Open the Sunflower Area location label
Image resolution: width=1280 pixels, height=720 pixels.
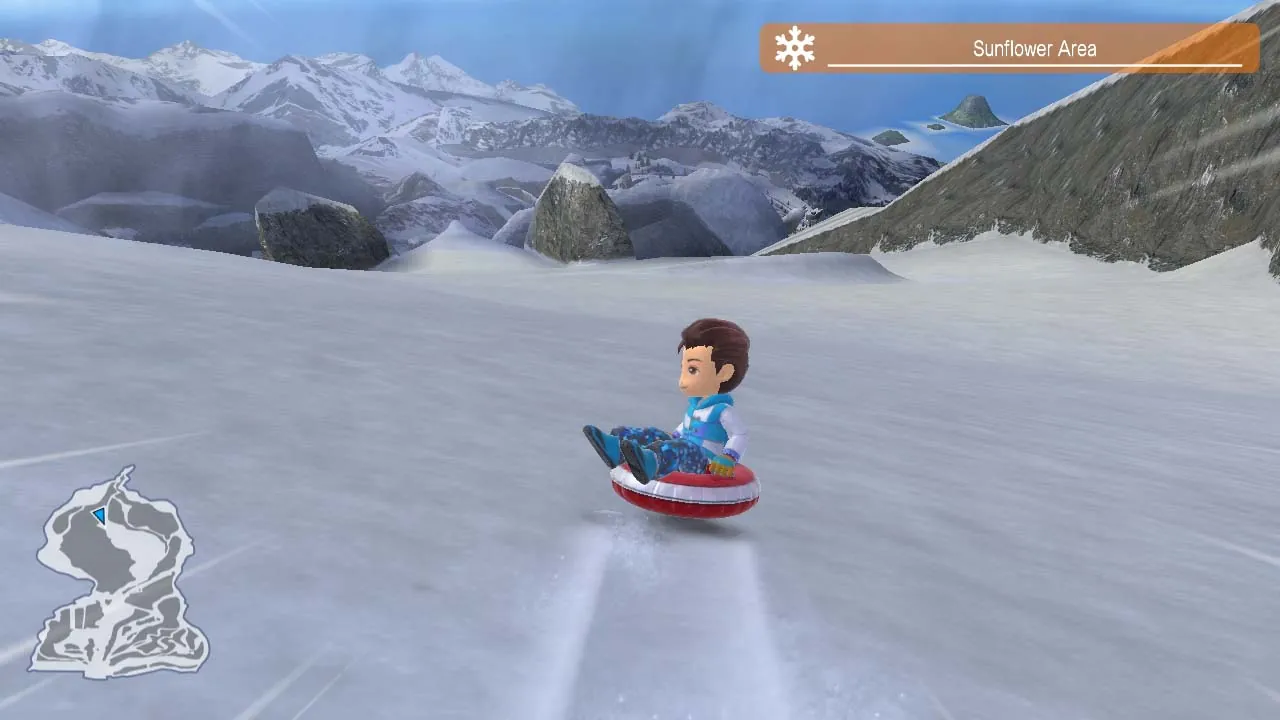point(1035,46)
